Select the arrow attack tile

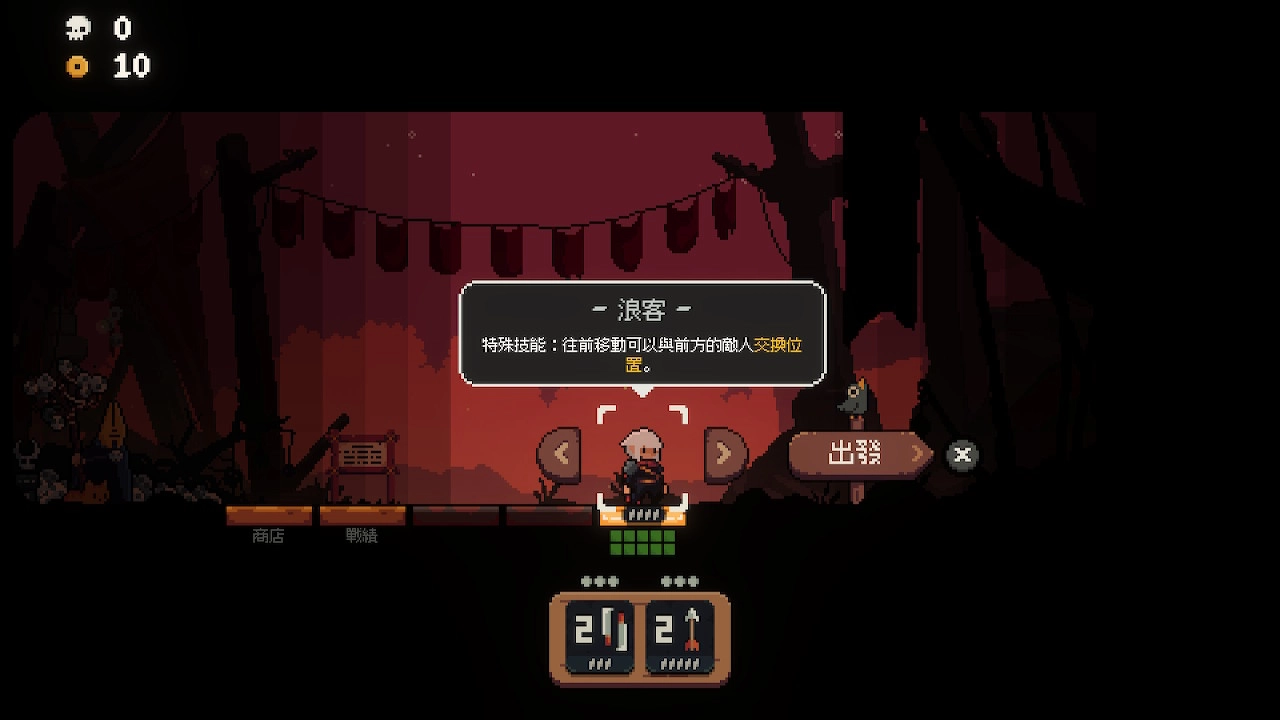680,636
